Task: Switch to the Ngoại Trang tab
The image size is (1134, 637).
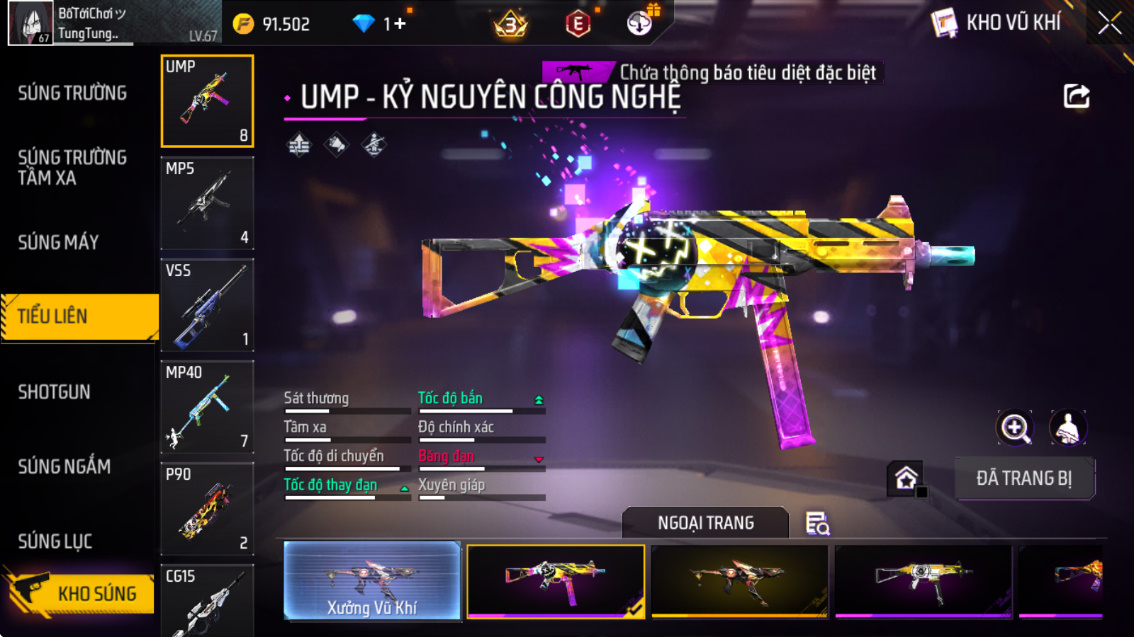Action: (x=705, y=523)
